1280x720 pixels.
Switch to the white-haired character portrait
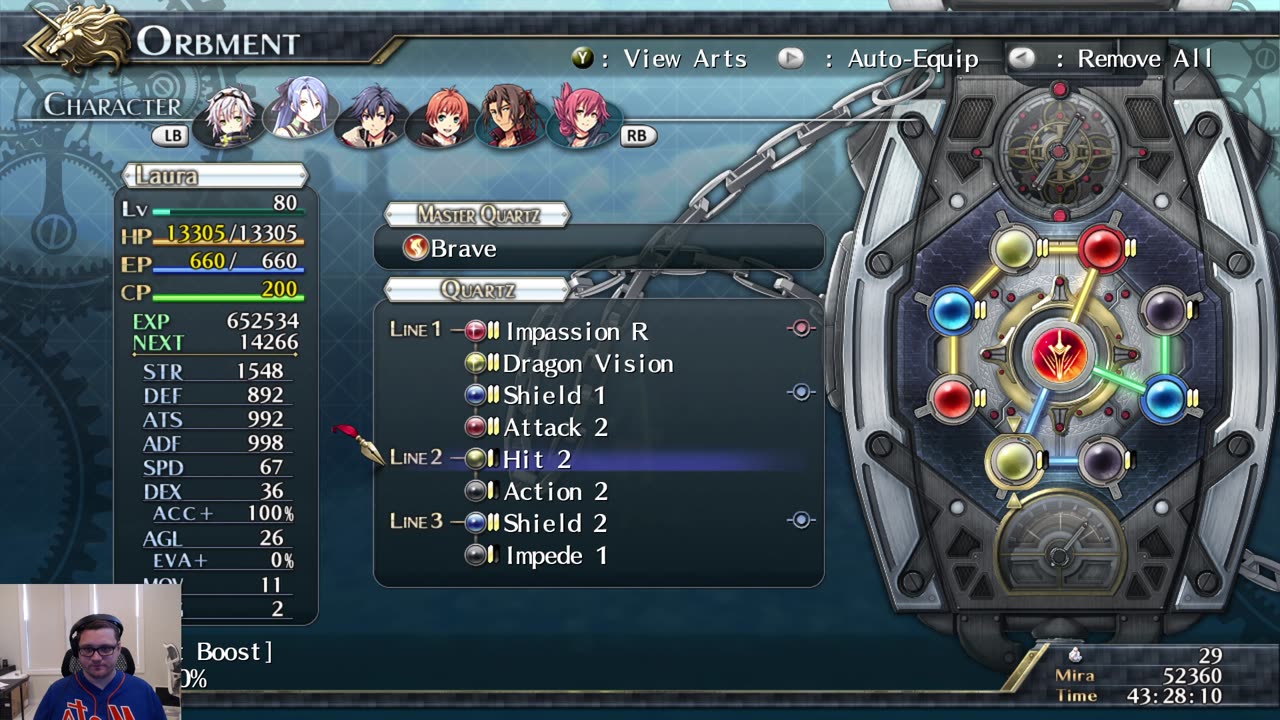pyautogui.click(x=231, y=114)
